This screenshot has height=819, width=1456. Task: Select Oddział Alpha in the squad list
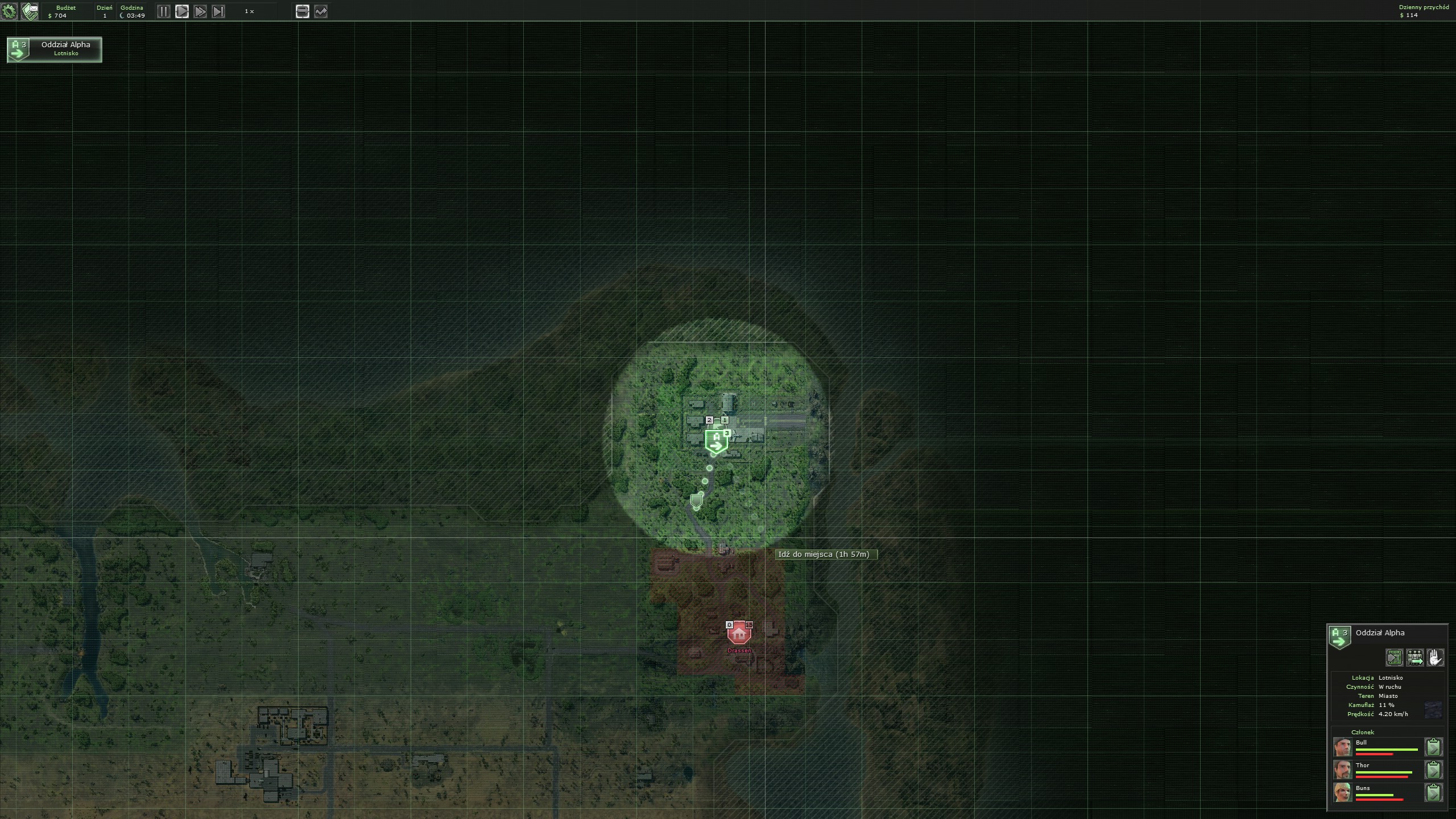pyautogui.click(x=55, y=49)
